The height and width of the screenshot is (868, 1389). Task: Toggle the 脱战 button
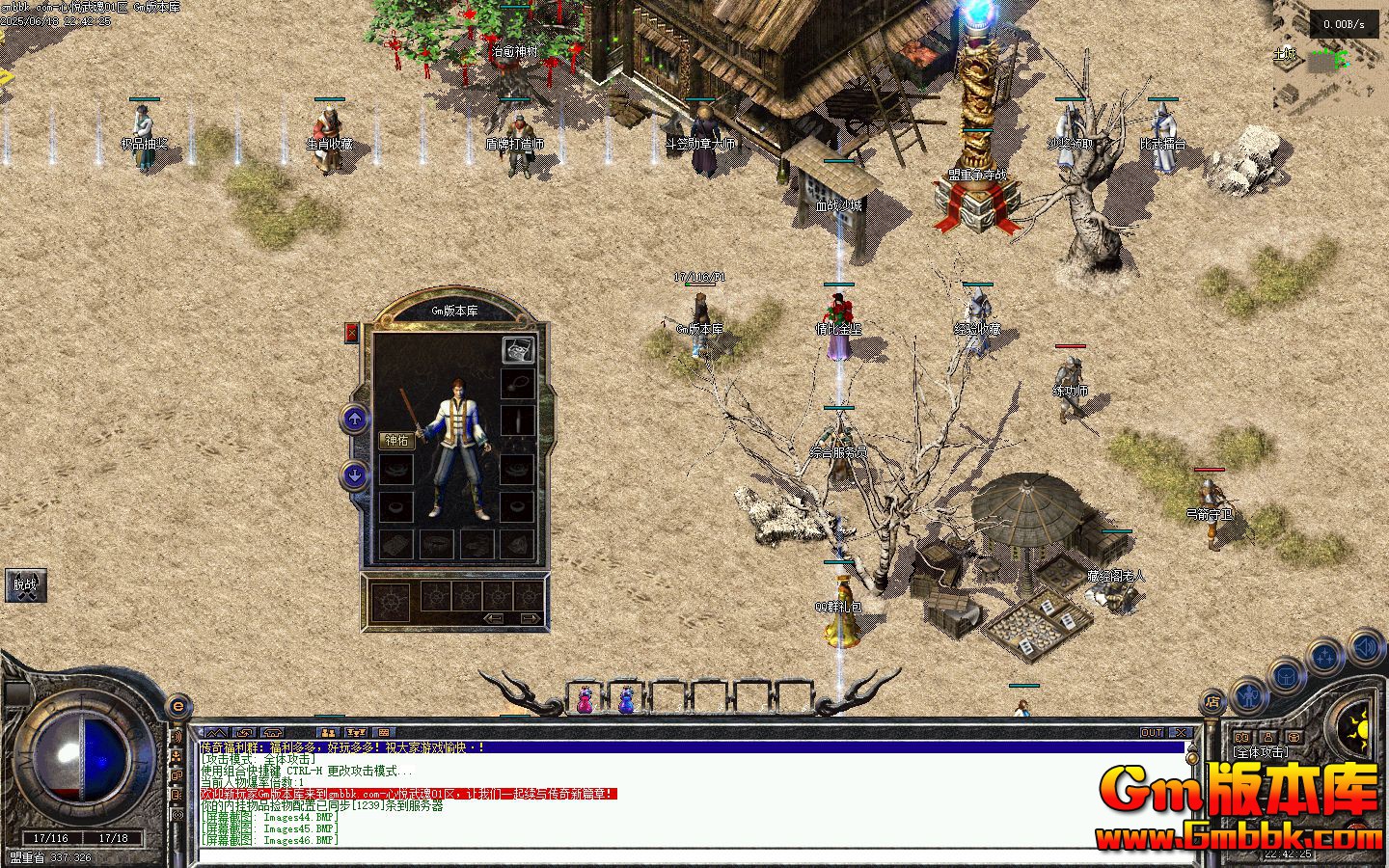click(x=25, y=584)
